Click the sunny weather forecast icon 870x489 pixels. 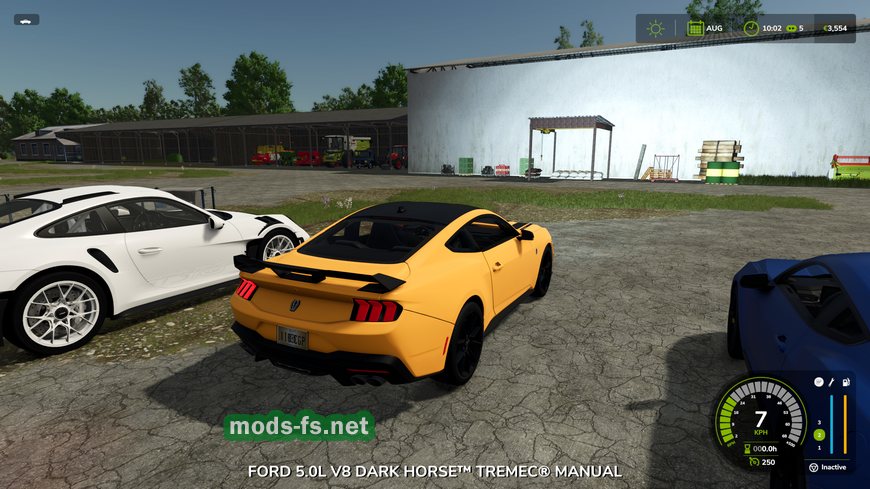pos(655,28)
